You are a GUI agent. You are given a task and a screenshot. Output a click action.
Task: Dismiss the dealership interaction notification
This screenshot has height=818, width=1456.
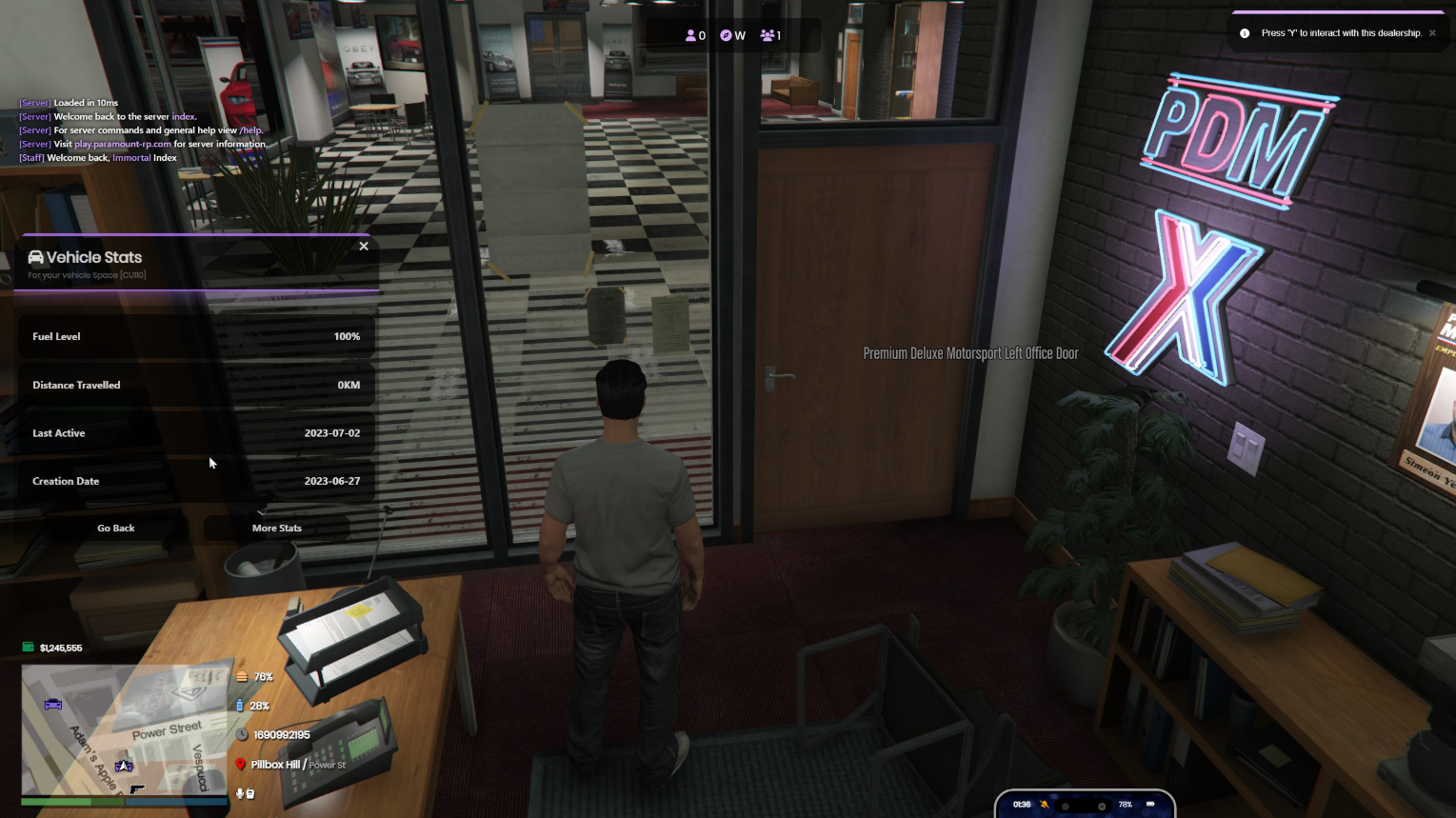pyautogui.click(x=1432, y=33)
